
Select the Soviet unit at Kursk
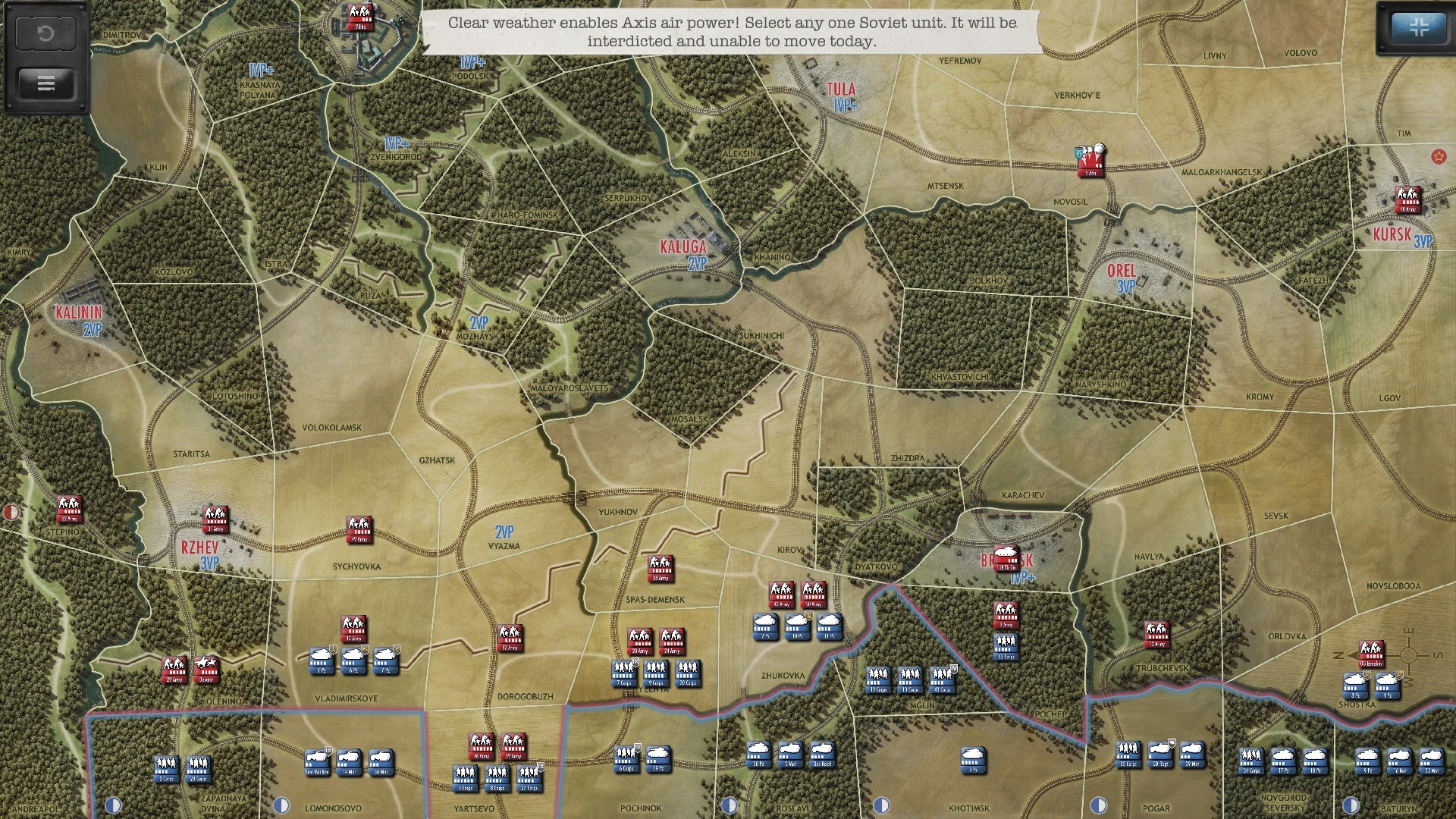pos(1408,199)
